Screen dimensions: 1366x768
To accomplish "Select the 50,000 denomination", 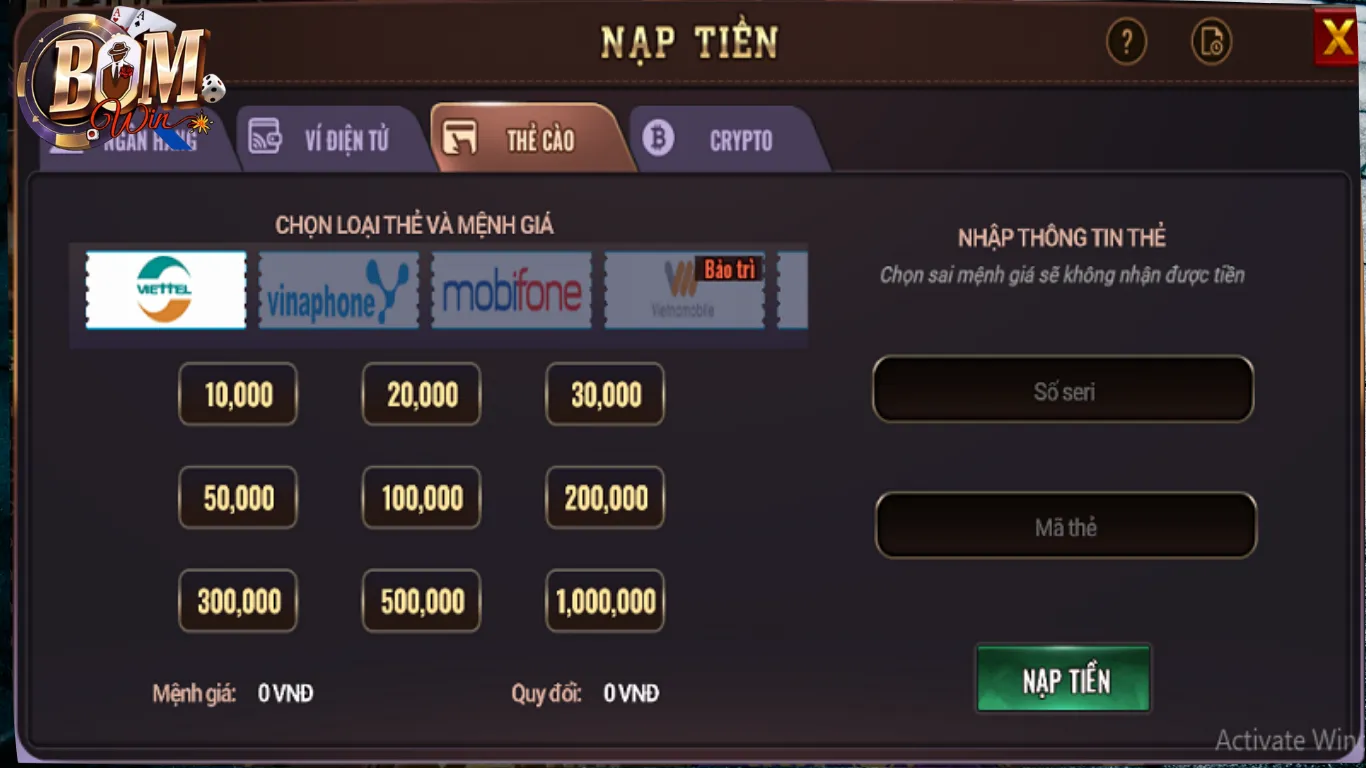I will tap(238, 497).
